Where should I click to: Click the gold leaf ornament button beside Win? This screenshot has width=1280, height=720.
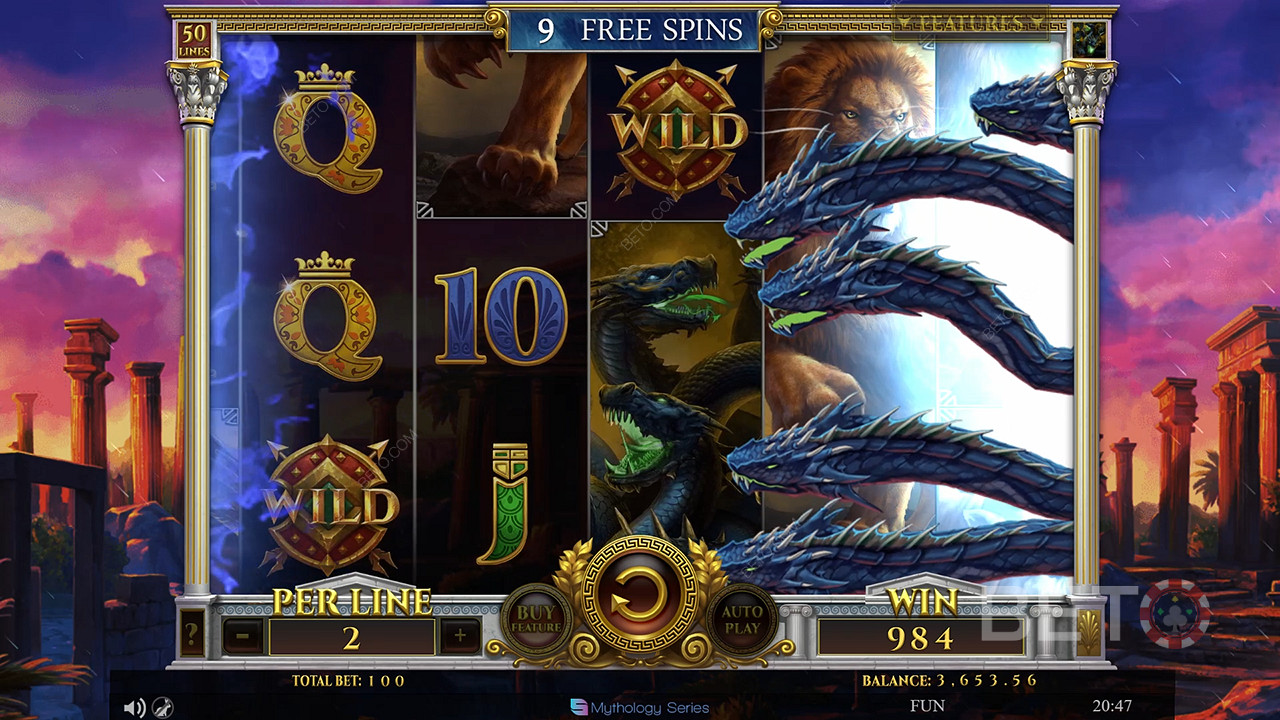coord(1088,635)
